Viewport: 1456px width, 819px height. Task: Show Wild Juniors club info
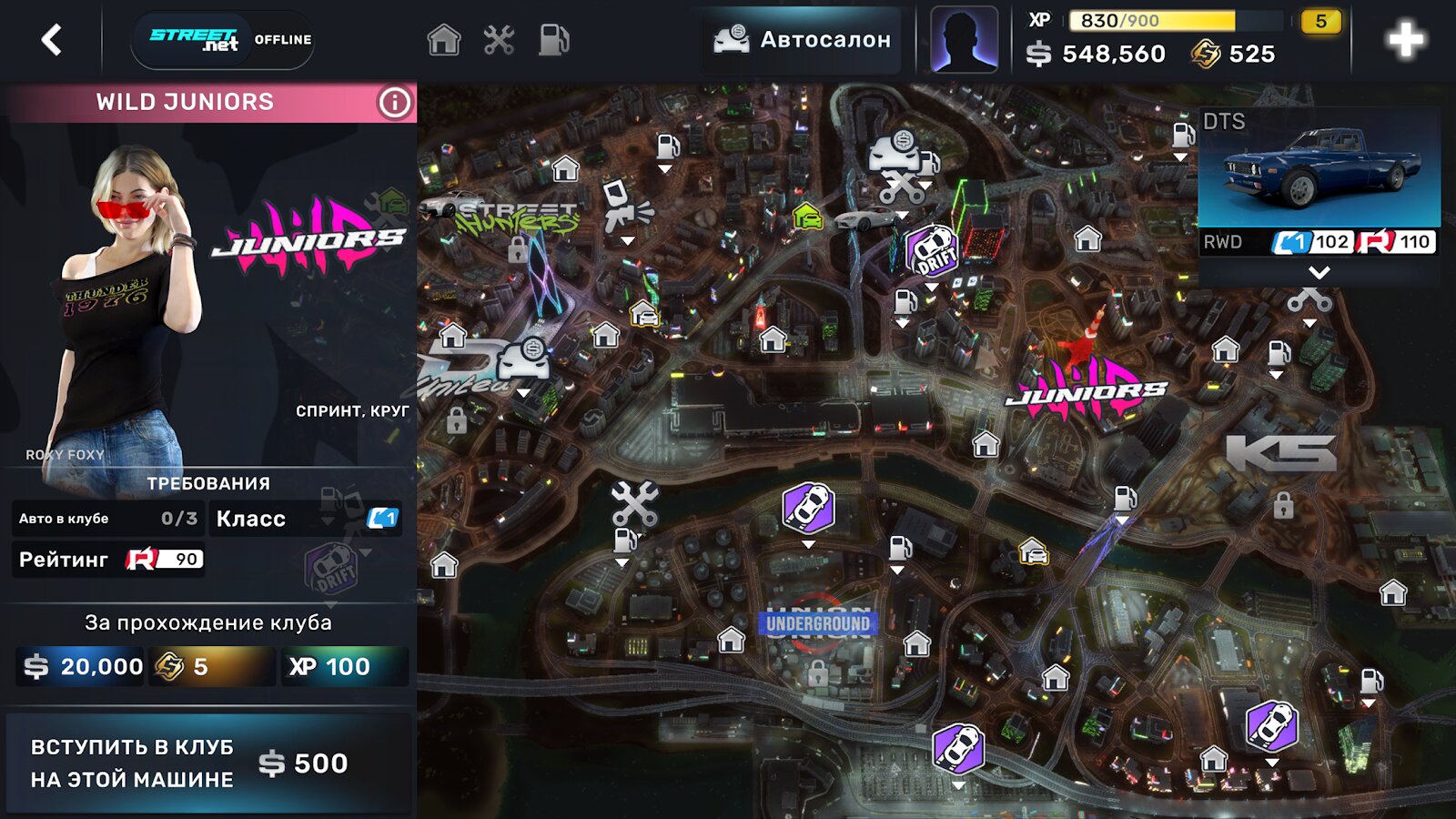click(394, 103)
